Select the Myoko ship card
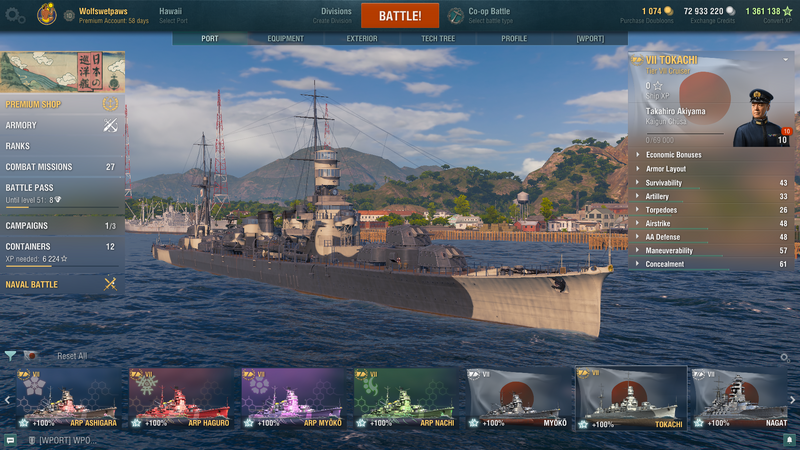 pyautogui.click(x=519, y=396)
